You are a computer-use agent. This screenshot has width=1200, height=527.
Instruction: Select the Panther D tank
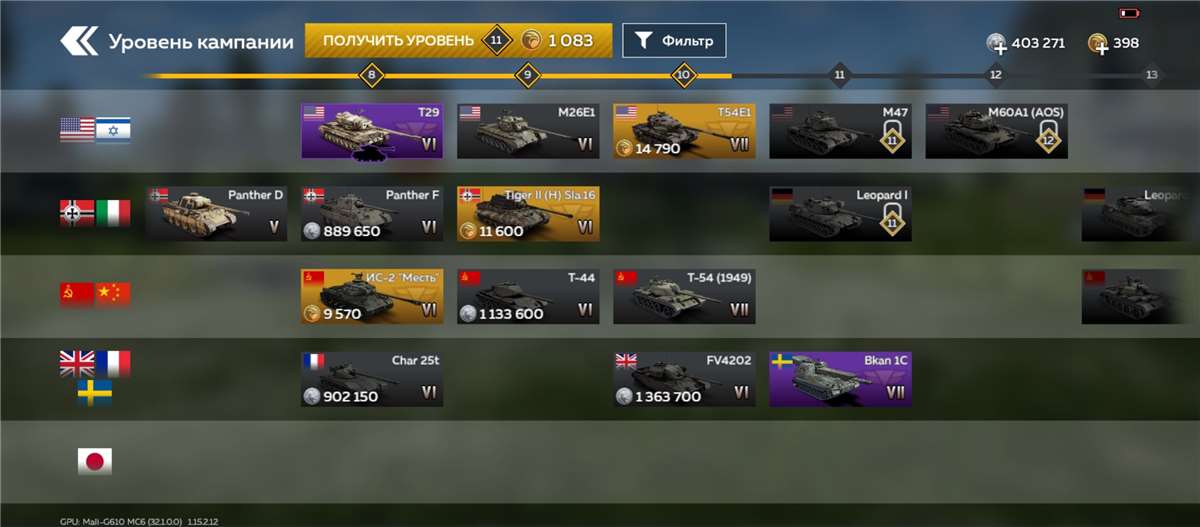click(216, 213)
